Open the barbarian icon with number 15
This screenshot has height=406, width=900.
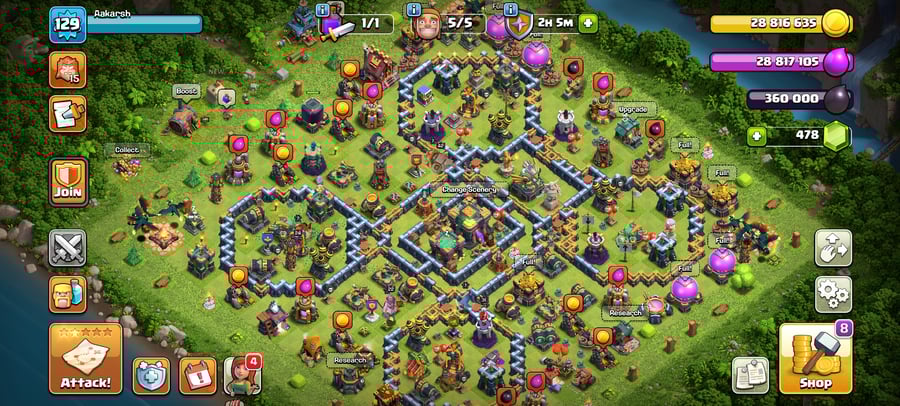coord(67,69)
